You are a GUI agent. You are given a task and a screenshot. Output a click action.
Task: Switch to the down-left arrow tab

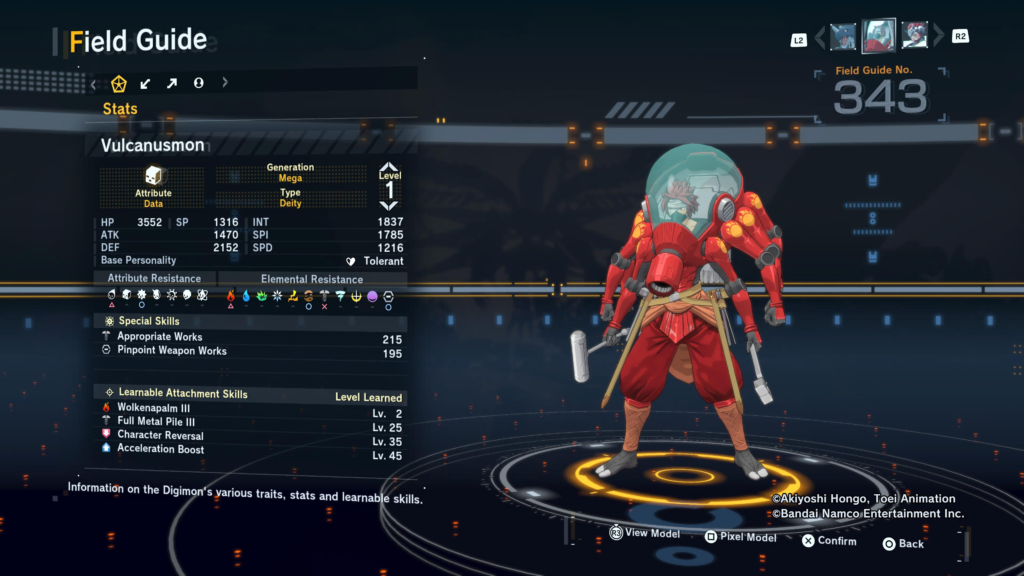[145, 83]
